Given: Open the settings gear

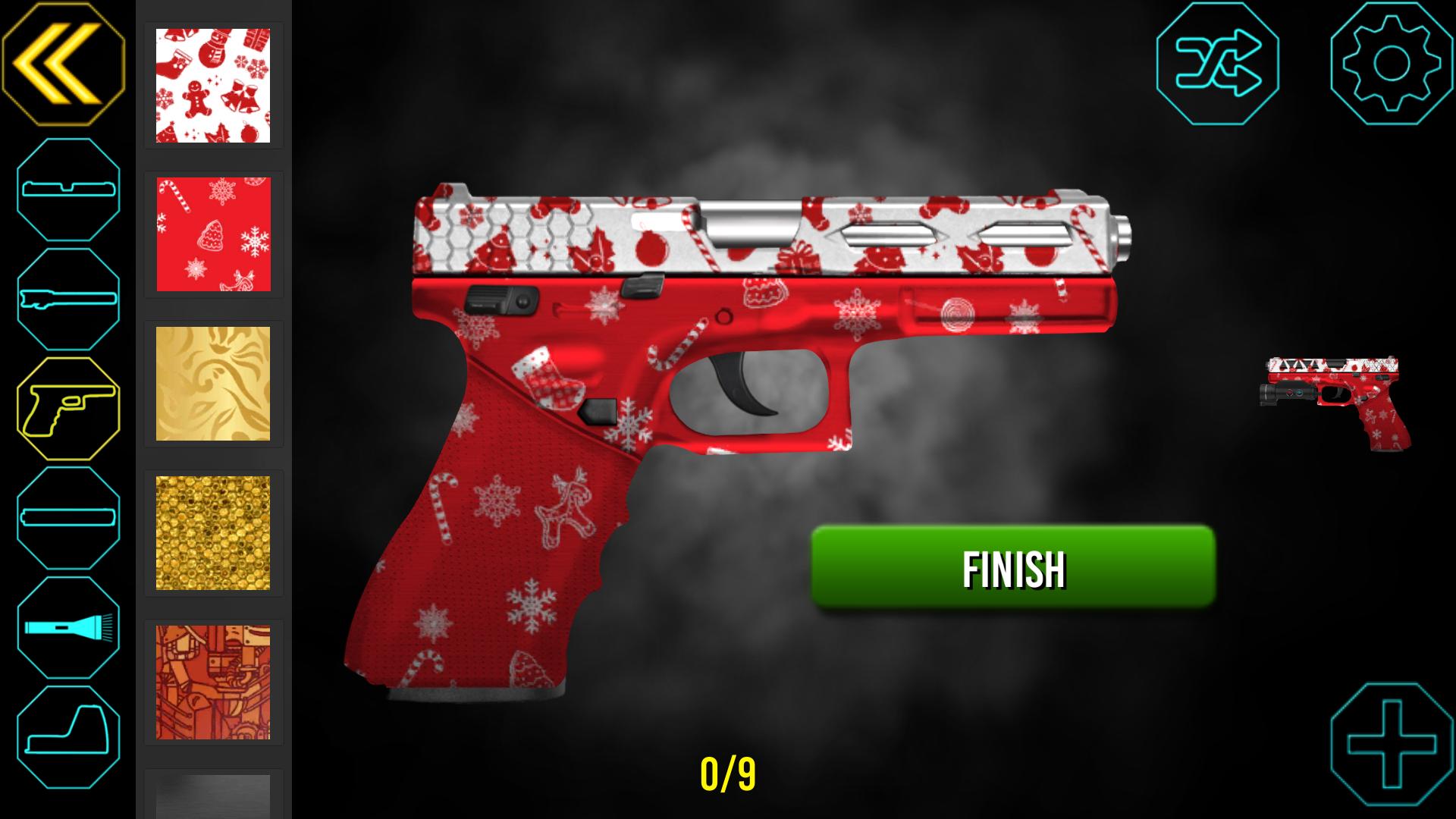Looking at the screenshot, I should (1388, 63).
